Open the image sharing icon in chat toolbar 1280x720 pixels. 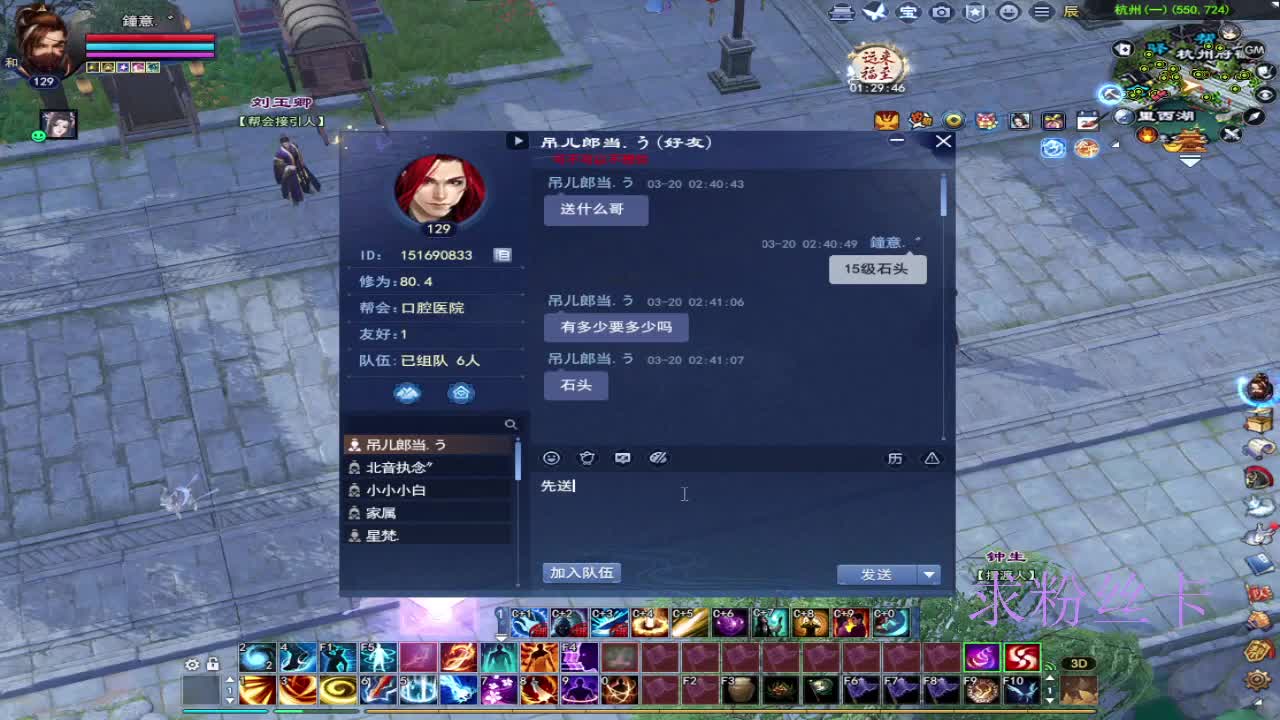[623, 458]
